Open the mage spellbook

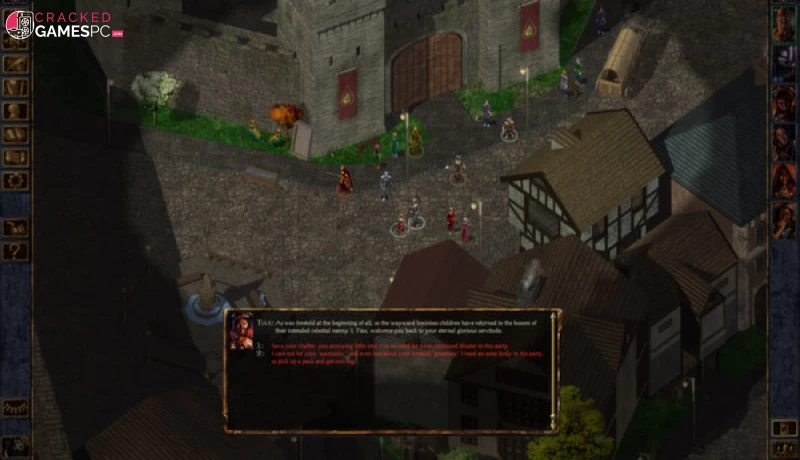(x=15, y=134)
